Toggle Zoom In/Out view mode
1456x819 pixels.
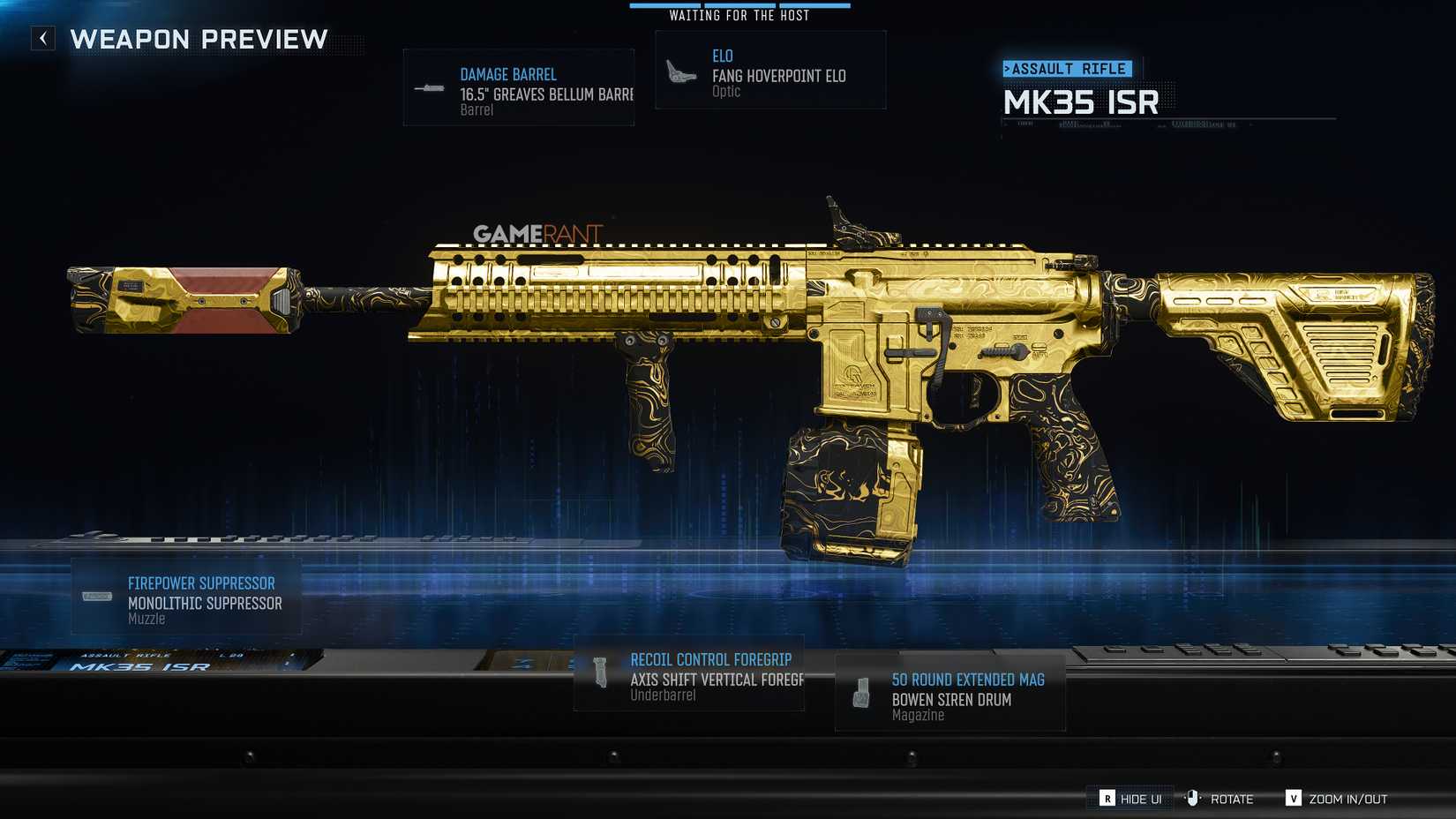point(1335,798)
